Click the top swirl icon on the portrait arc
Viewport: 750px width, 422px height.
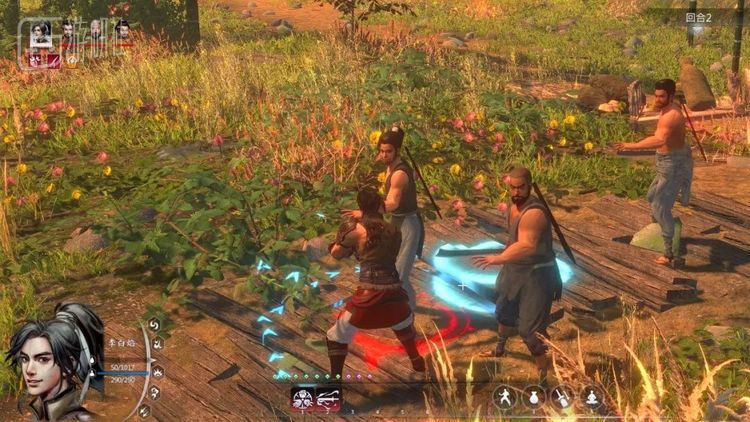(x=154, y=324)
